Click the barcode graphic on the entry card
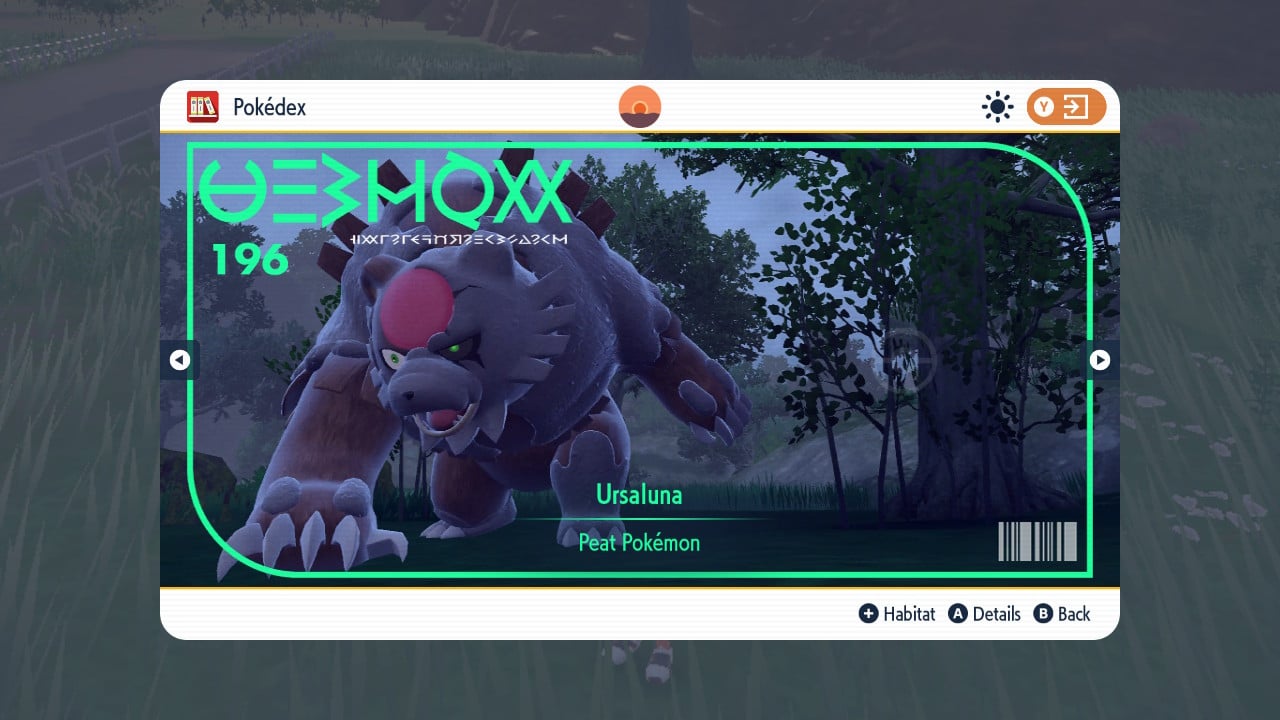Image resolution: width=1280 pixels, height=720 pixels. pos(1037,540)
